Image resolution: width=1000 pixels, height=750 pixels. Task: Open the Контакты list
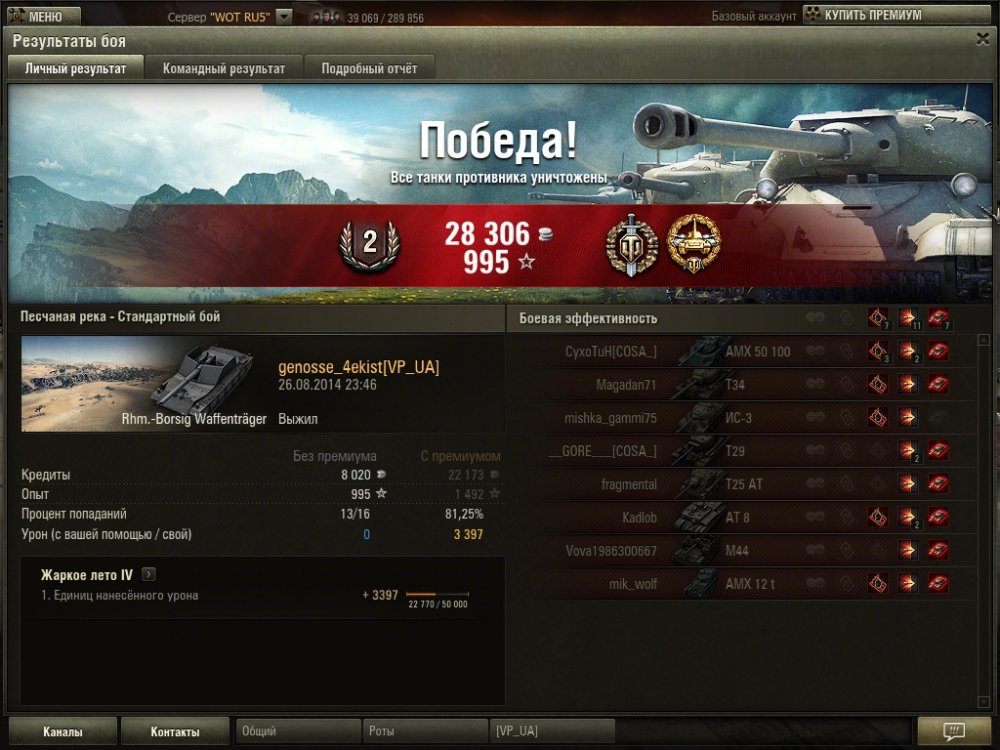coord(175,732)
